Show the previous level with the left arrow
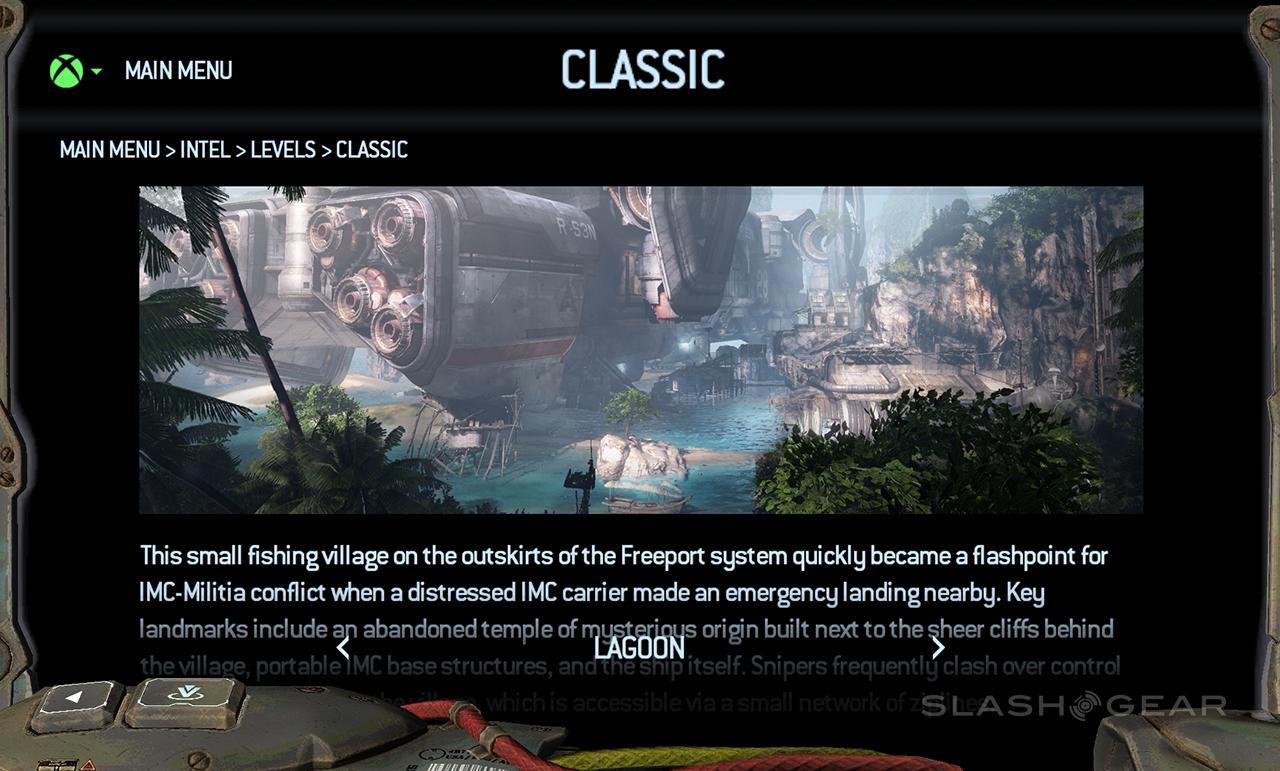The height and width of the screenshot is (771, 1280). (343, 648)
